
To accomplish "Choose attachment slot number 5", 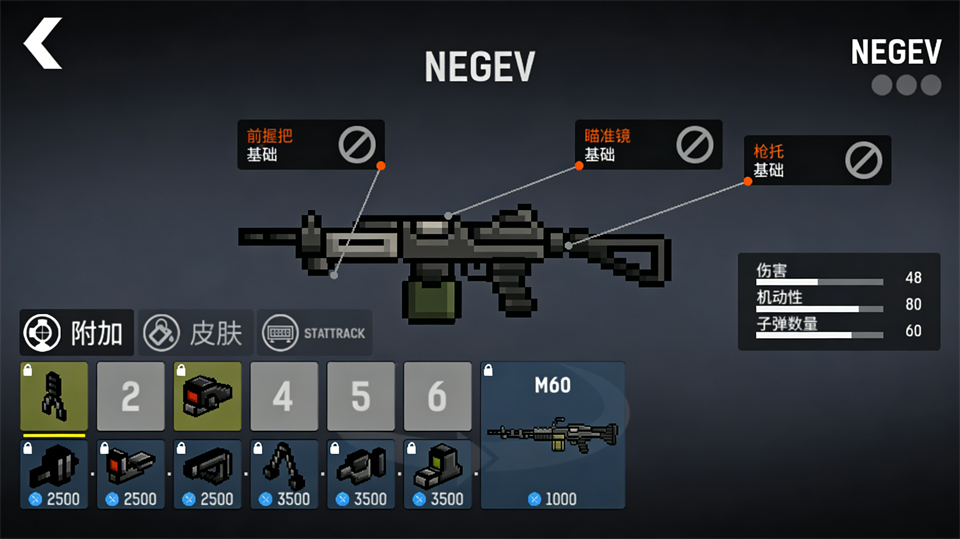I will click(360, 397).
